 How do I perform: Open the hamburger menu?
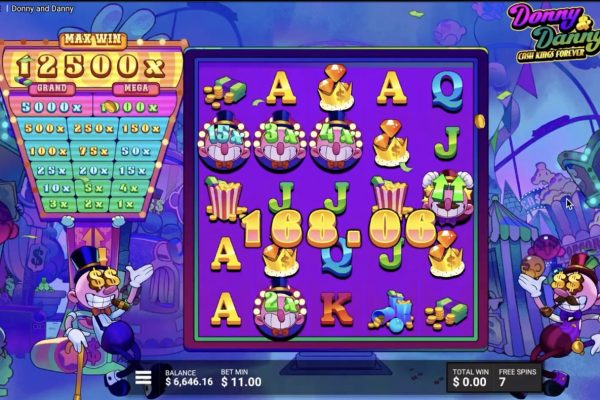(x=144, y=377)
